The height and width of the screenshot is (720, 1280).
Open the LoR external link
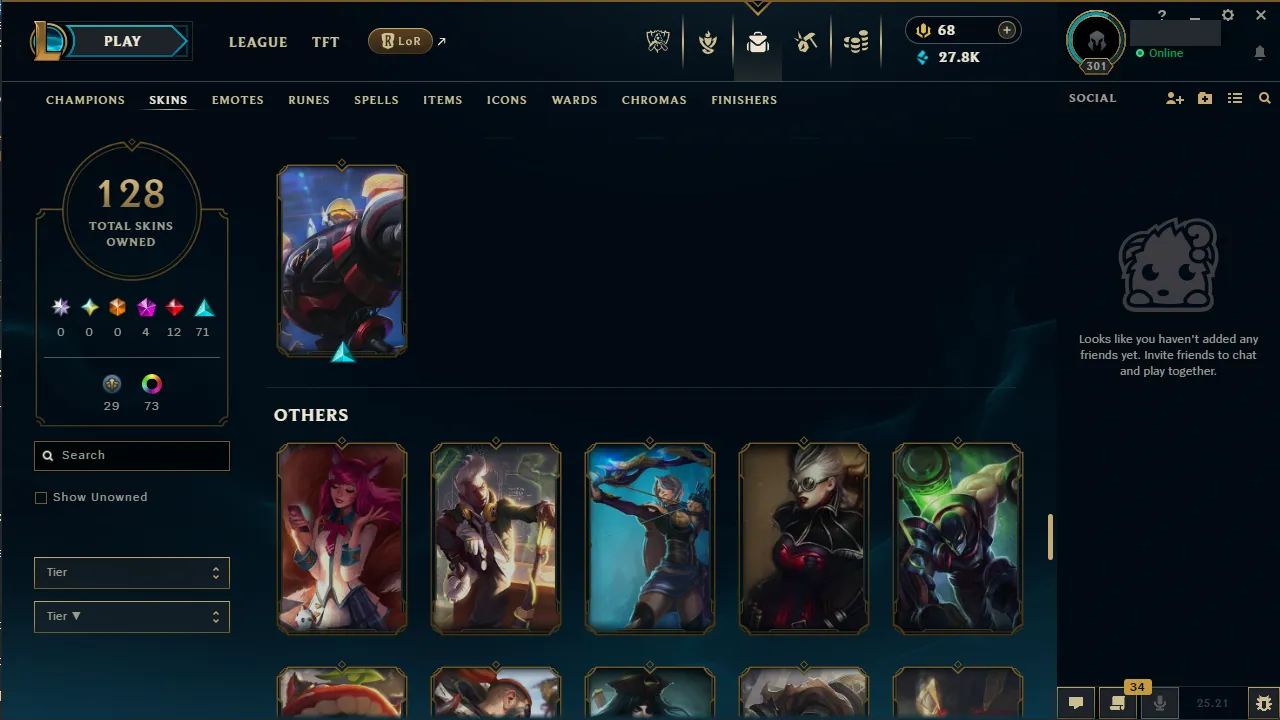pos(400,41)
